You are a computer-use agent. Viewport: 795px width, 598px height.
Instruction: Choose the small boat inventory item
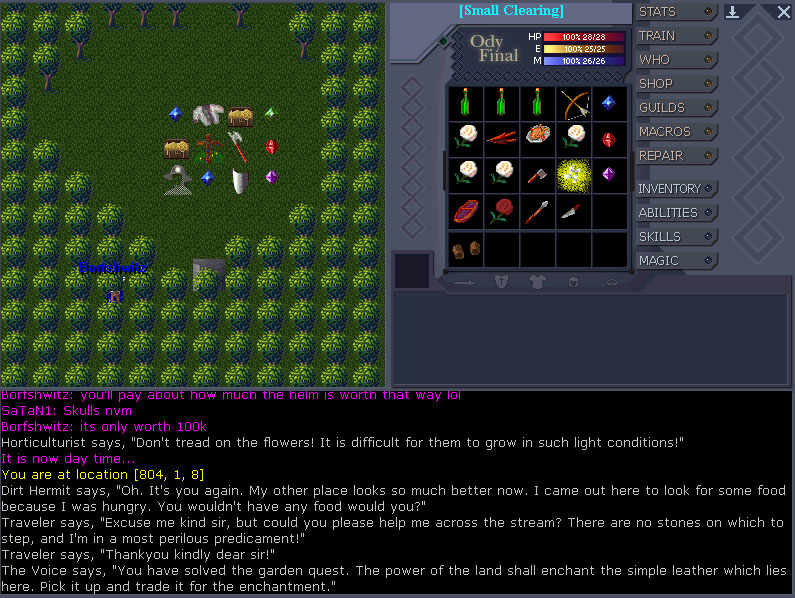pyautogui.click(x=465, y=211)
